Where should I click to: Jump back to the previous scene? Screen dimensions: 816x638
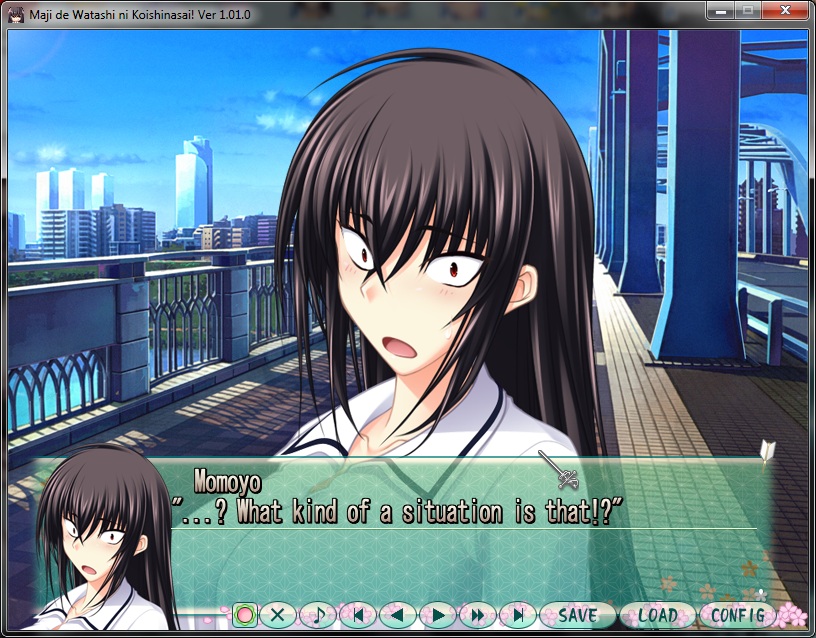click(357, 615)
